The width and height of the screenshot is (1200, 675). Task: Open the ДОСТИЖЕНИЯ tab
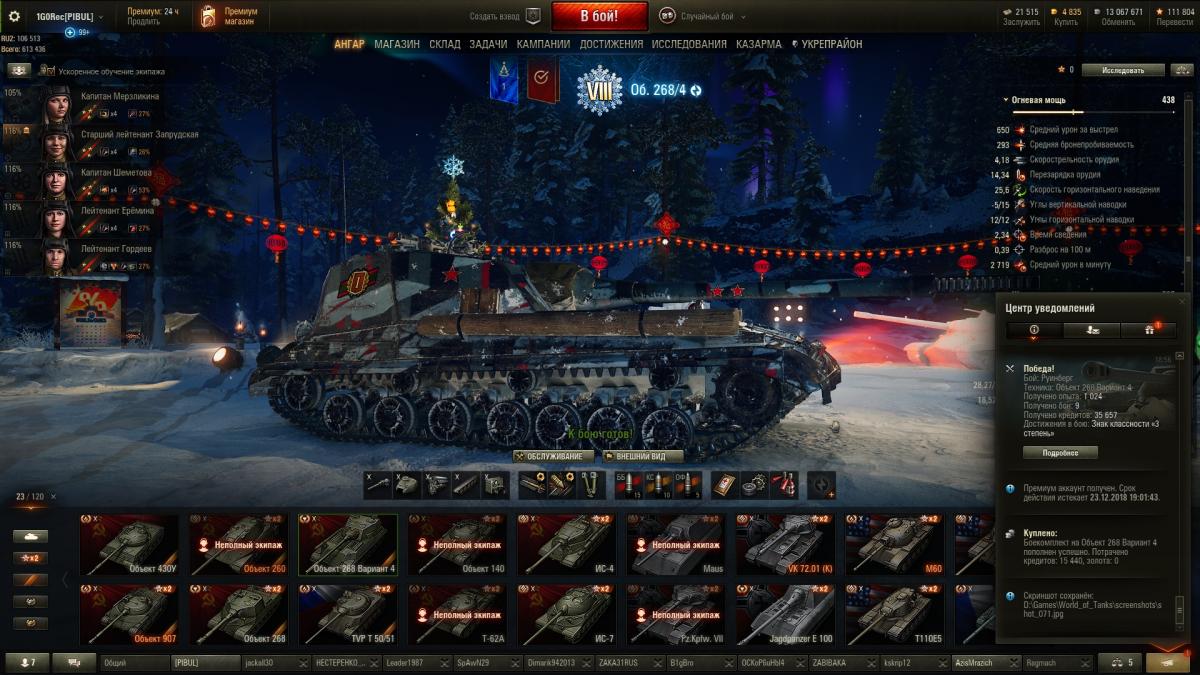[611, 44]
